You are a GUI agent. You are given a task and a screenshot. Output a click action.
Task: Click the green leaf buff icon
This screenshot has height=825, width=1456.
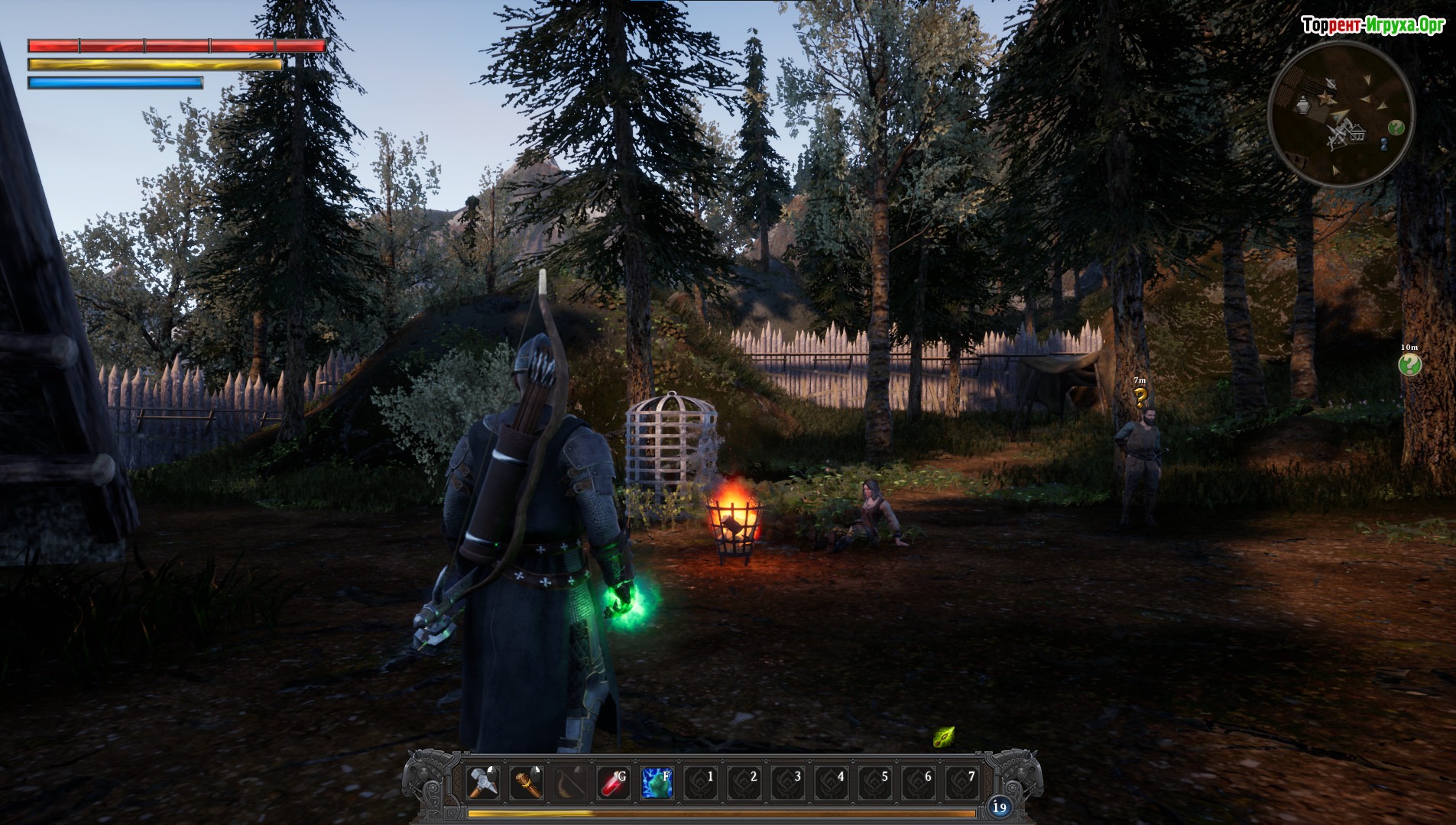944,737
